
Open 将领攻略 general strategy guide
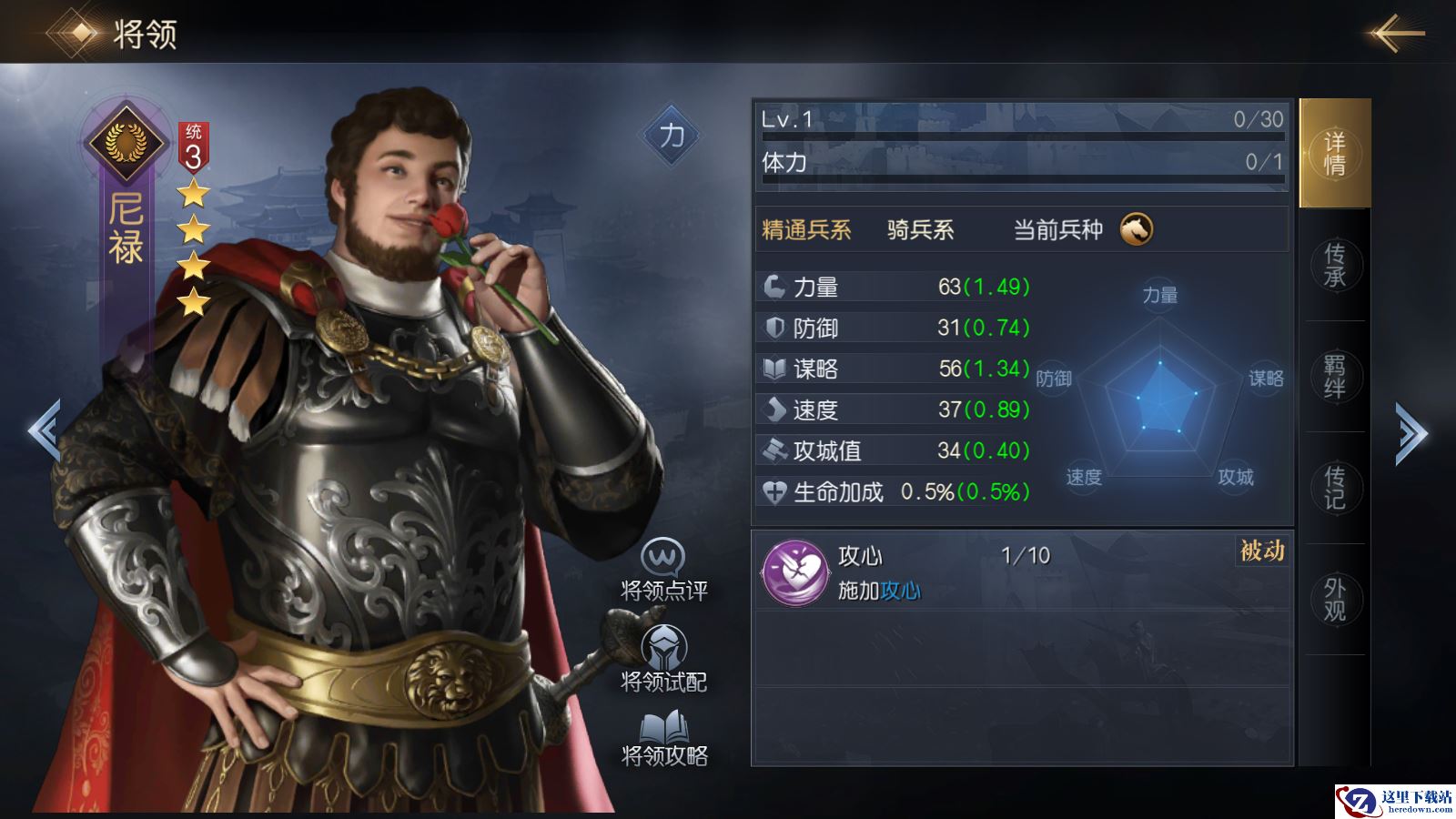(x=663, y=739)
